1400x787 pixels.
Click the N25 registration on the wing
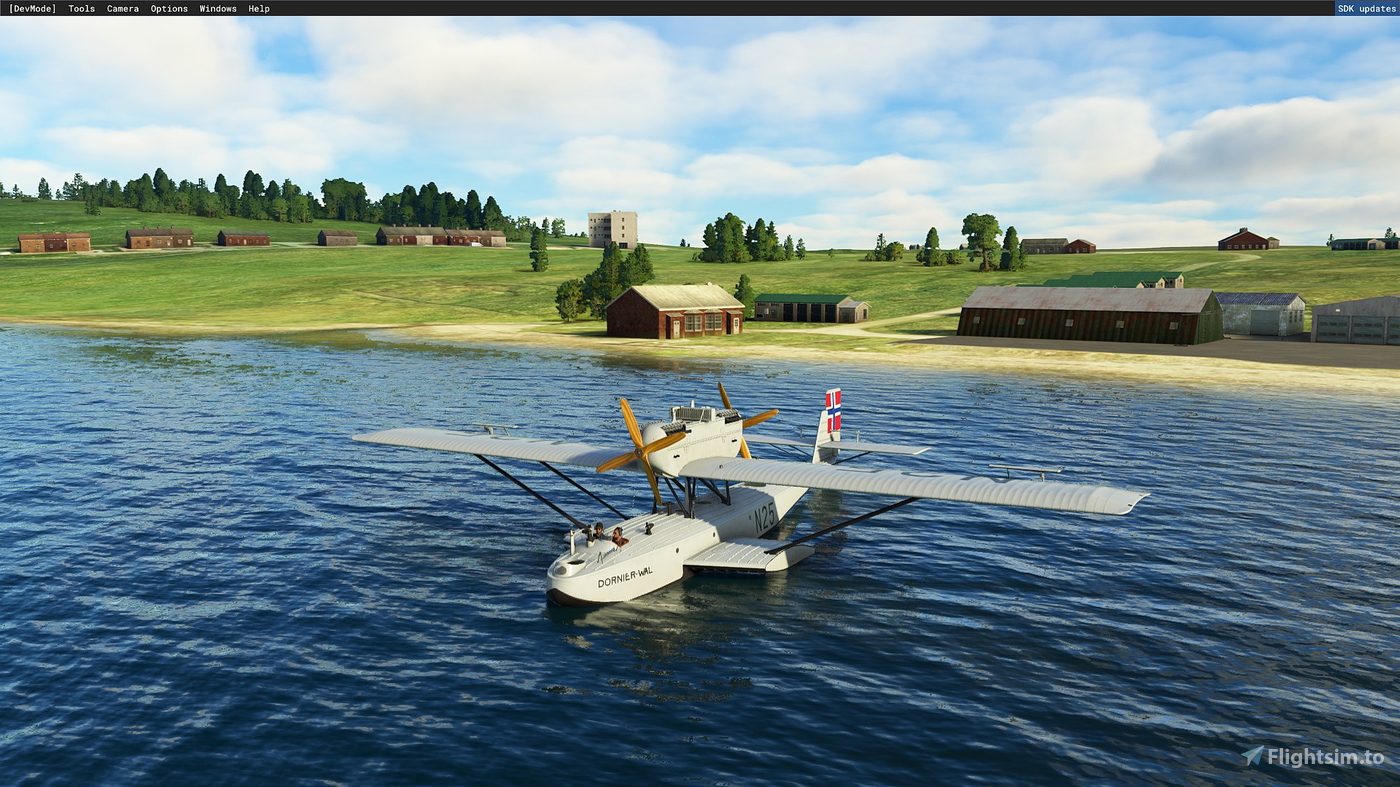763,519
